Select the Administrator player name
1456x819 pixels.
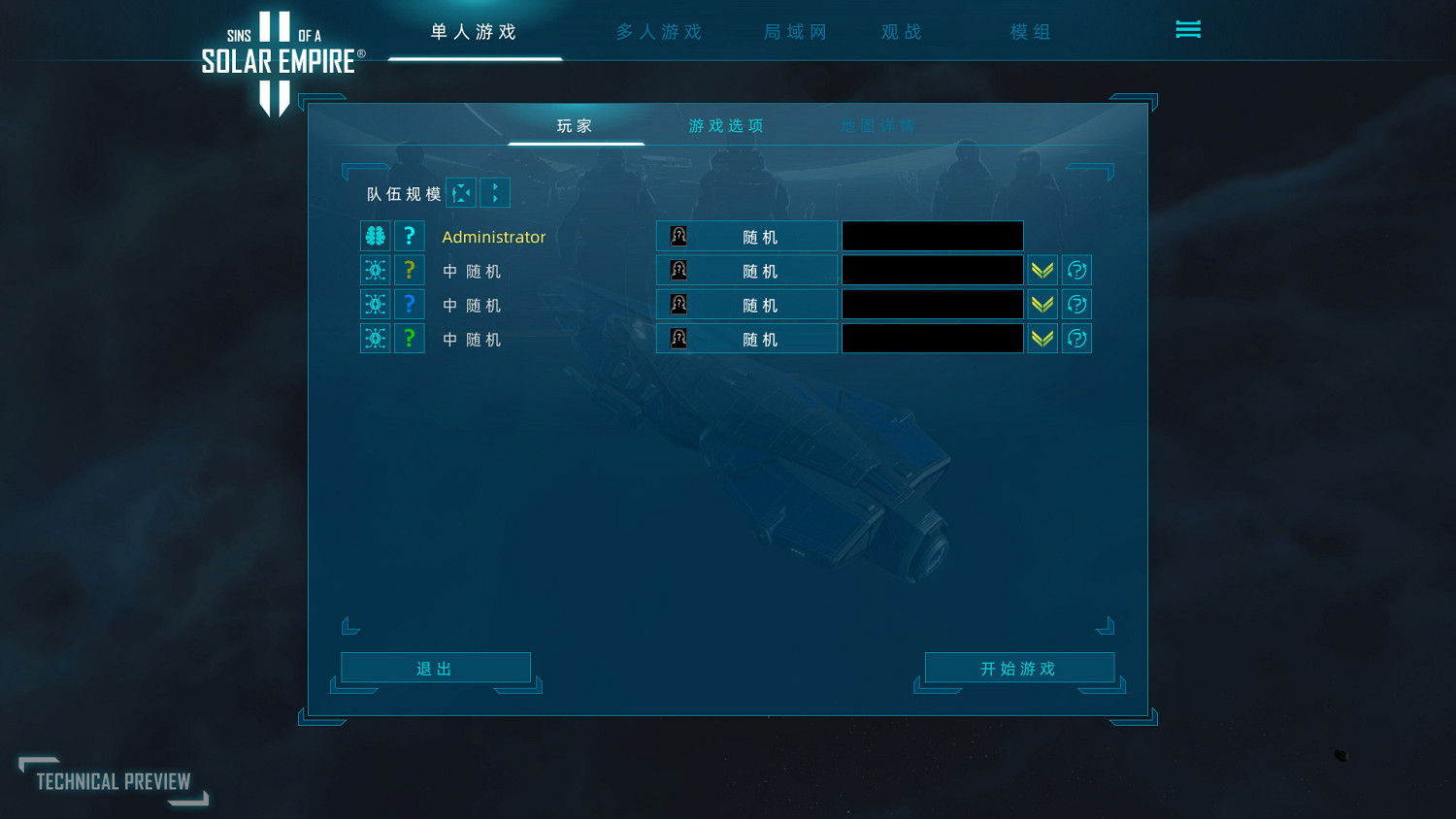point(494,236)
